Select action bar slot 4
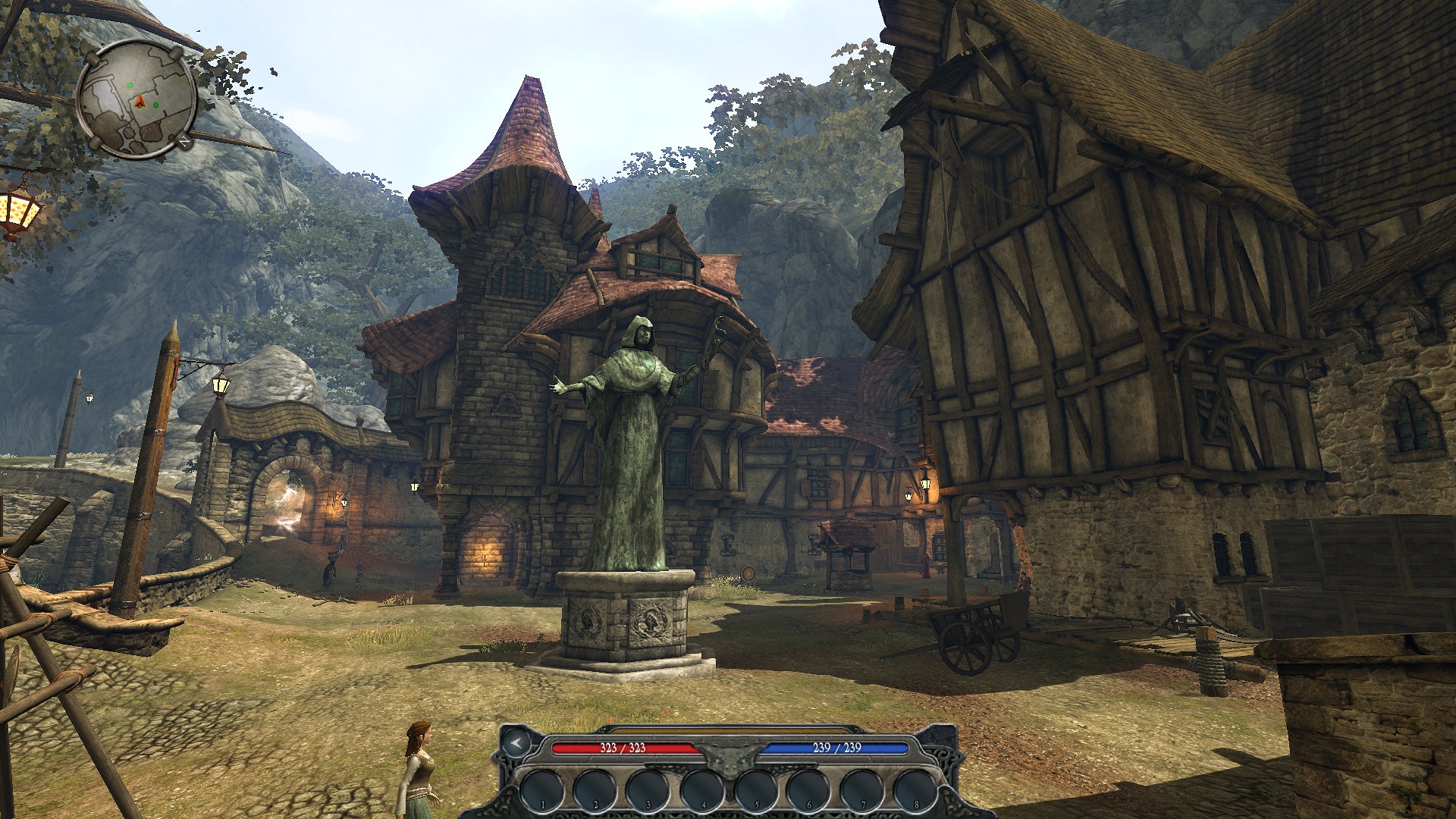1456x819 pixels. [x=704, y=789]
